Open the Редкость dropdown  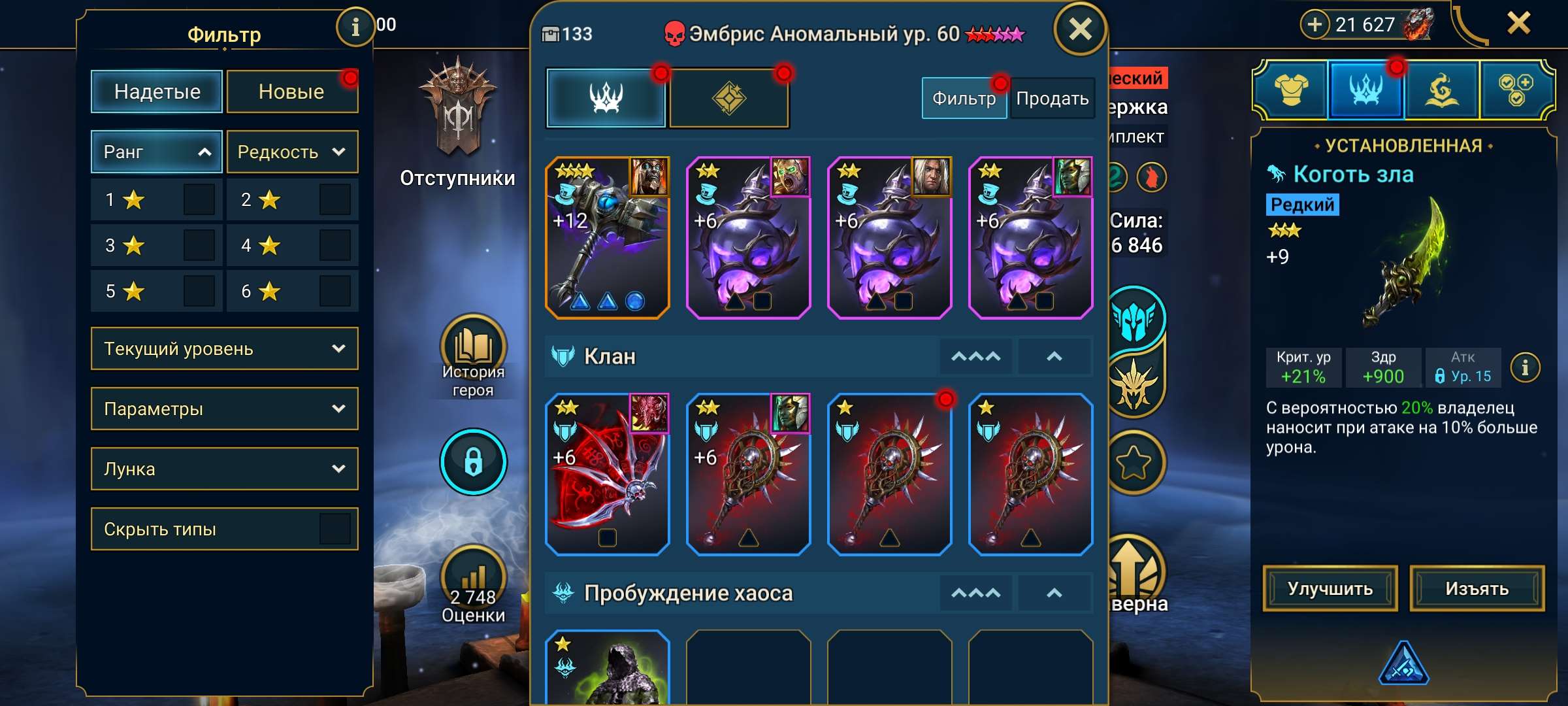tap(292, 152)
